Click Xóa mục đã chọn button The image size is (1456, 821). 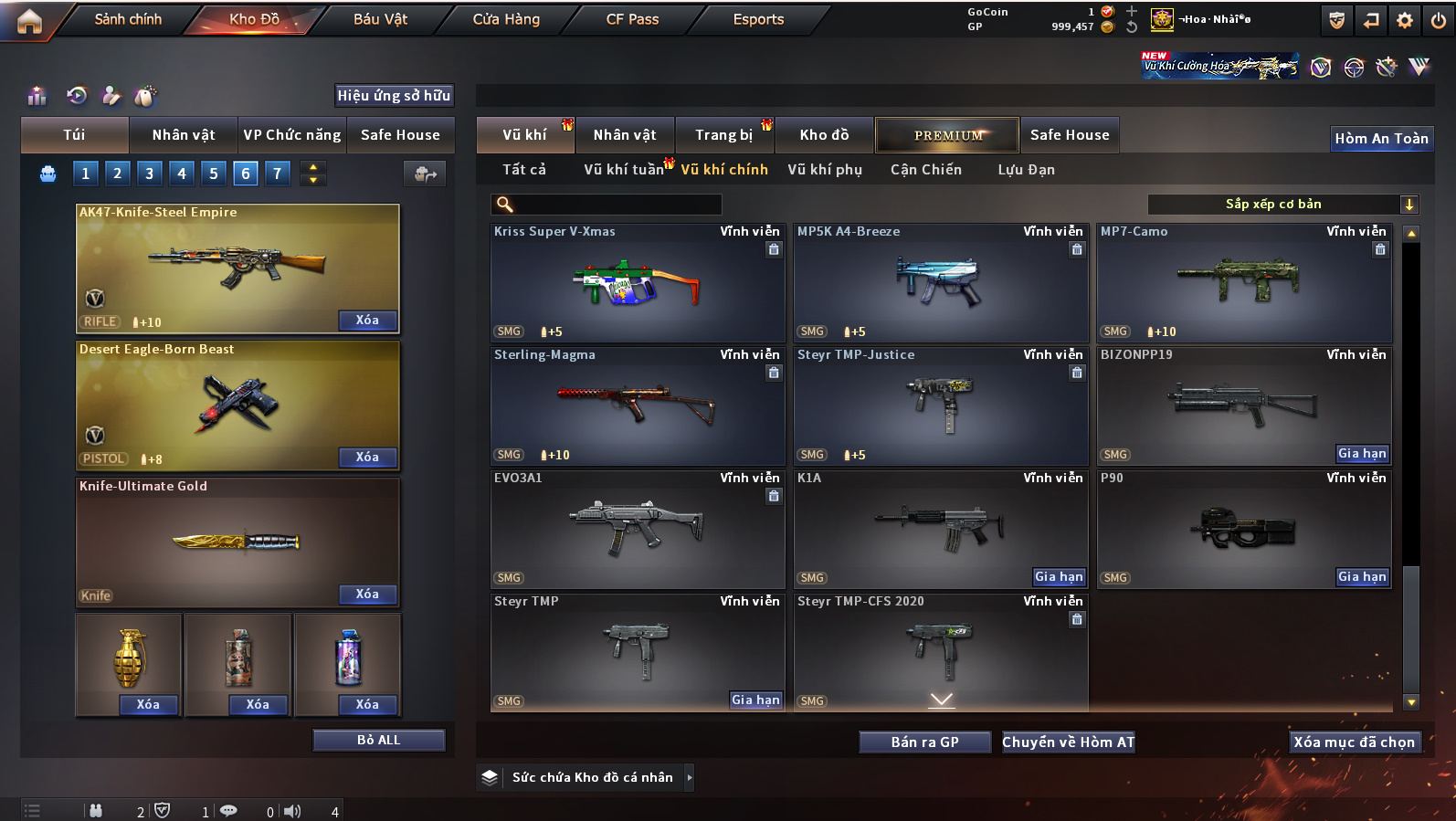[1354, 742]
